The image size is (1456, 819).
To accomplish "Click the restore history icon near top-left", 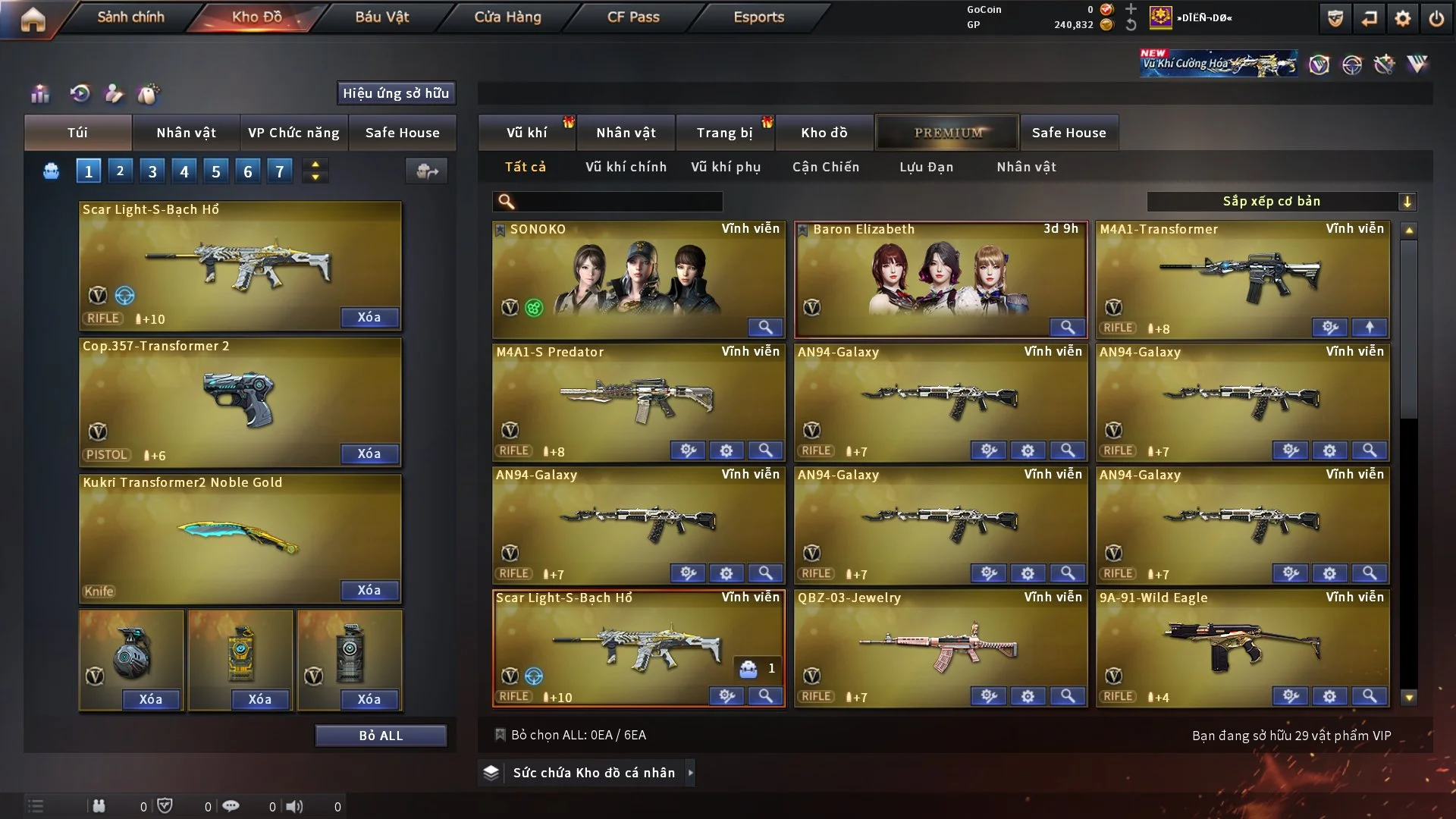I will click(80, 94).
